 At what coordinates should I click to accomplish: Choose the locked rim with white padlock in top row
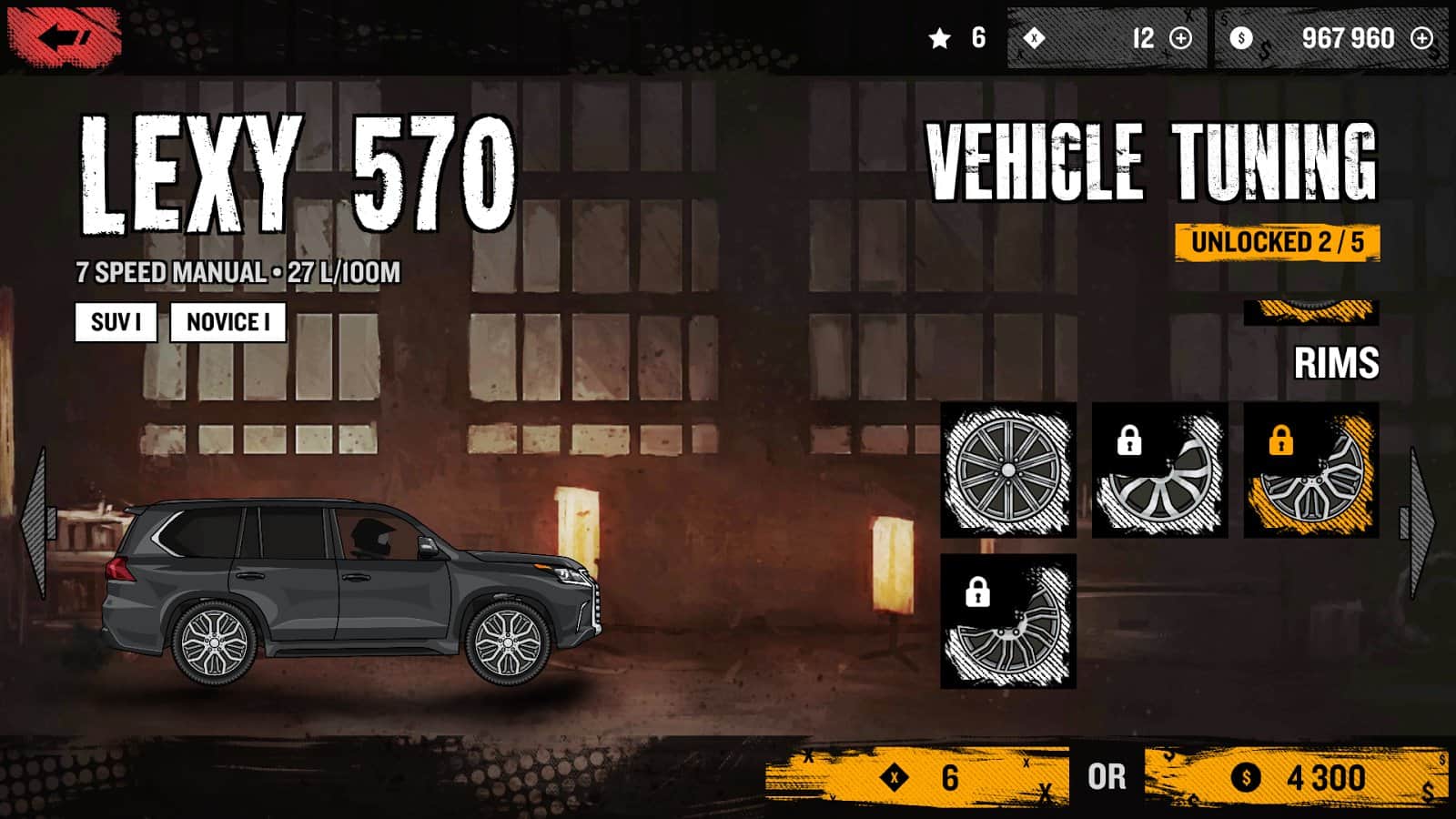pyautogui.click(x=1159, y=470)
